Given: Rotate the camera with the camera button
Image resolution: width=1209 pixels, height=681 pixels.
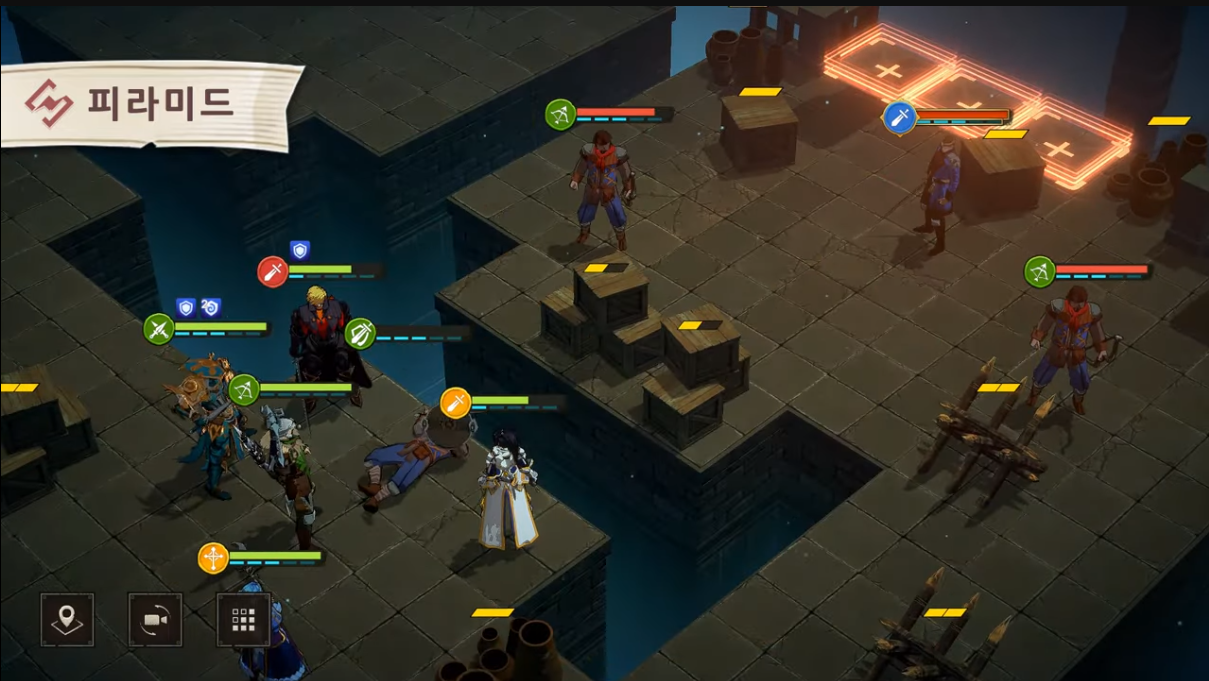Looking at the screenshot, I should tap(155, 620).
